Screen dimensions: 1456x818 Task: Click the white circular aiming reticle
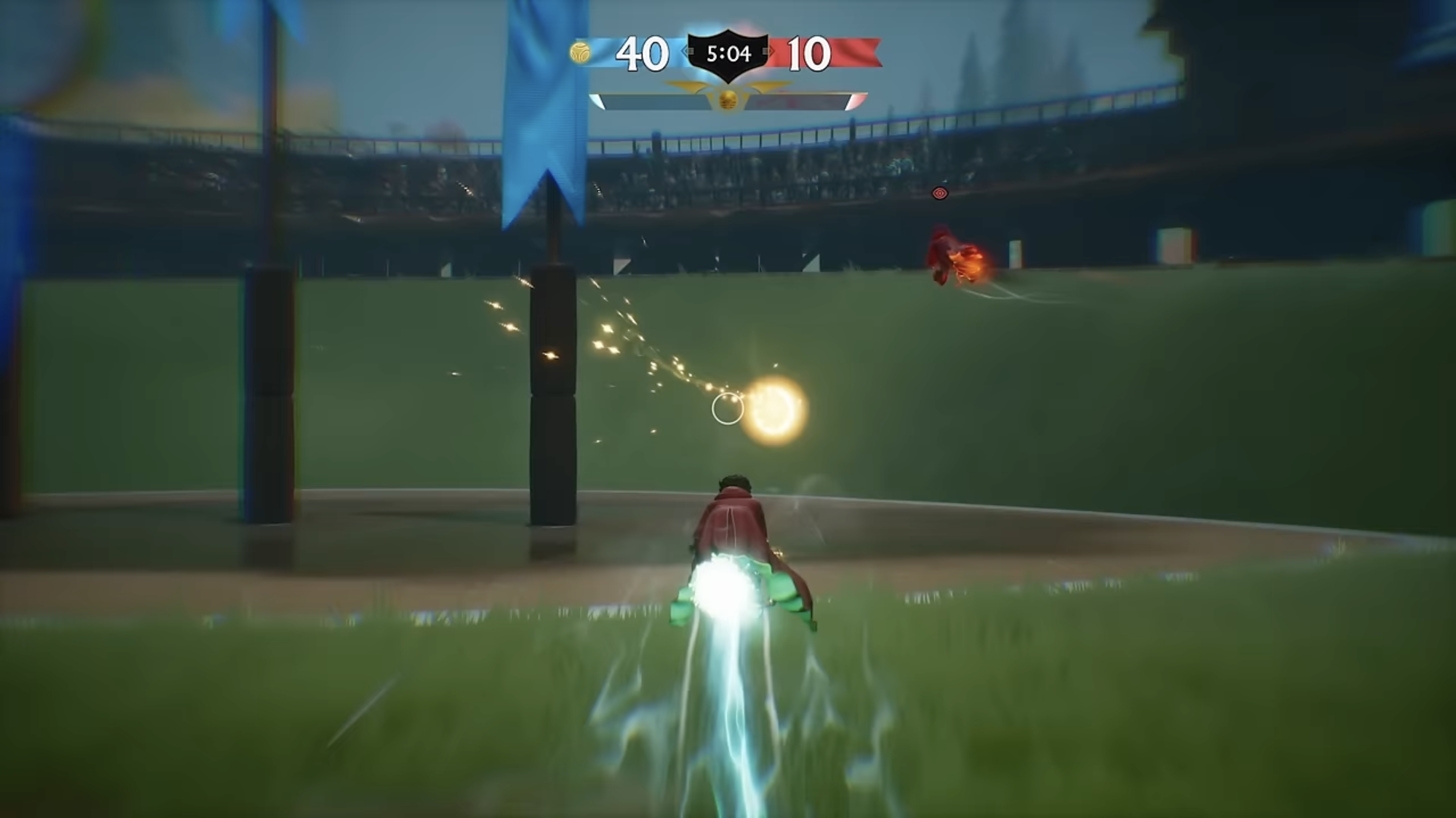point(728,409)
